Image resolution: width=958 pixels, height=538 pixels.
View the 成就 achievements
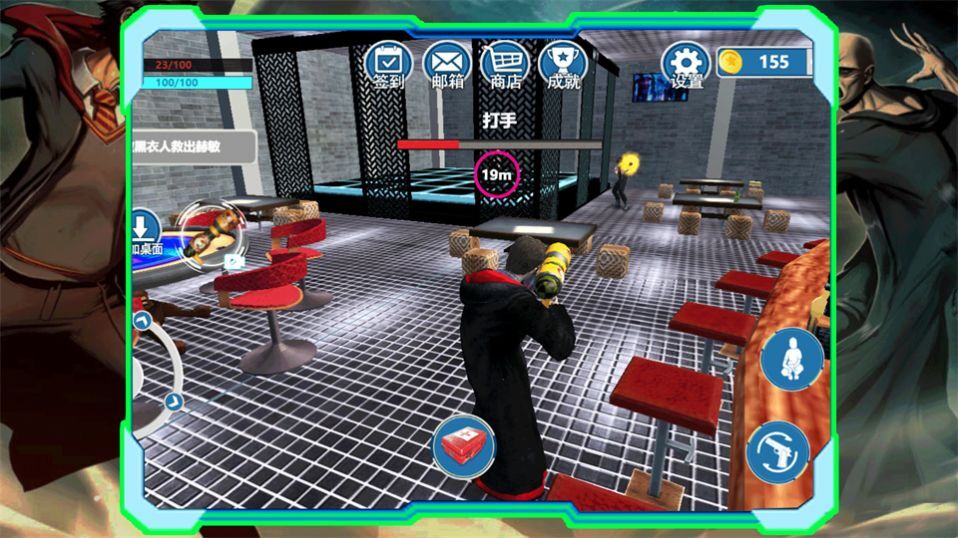(563, 64)
